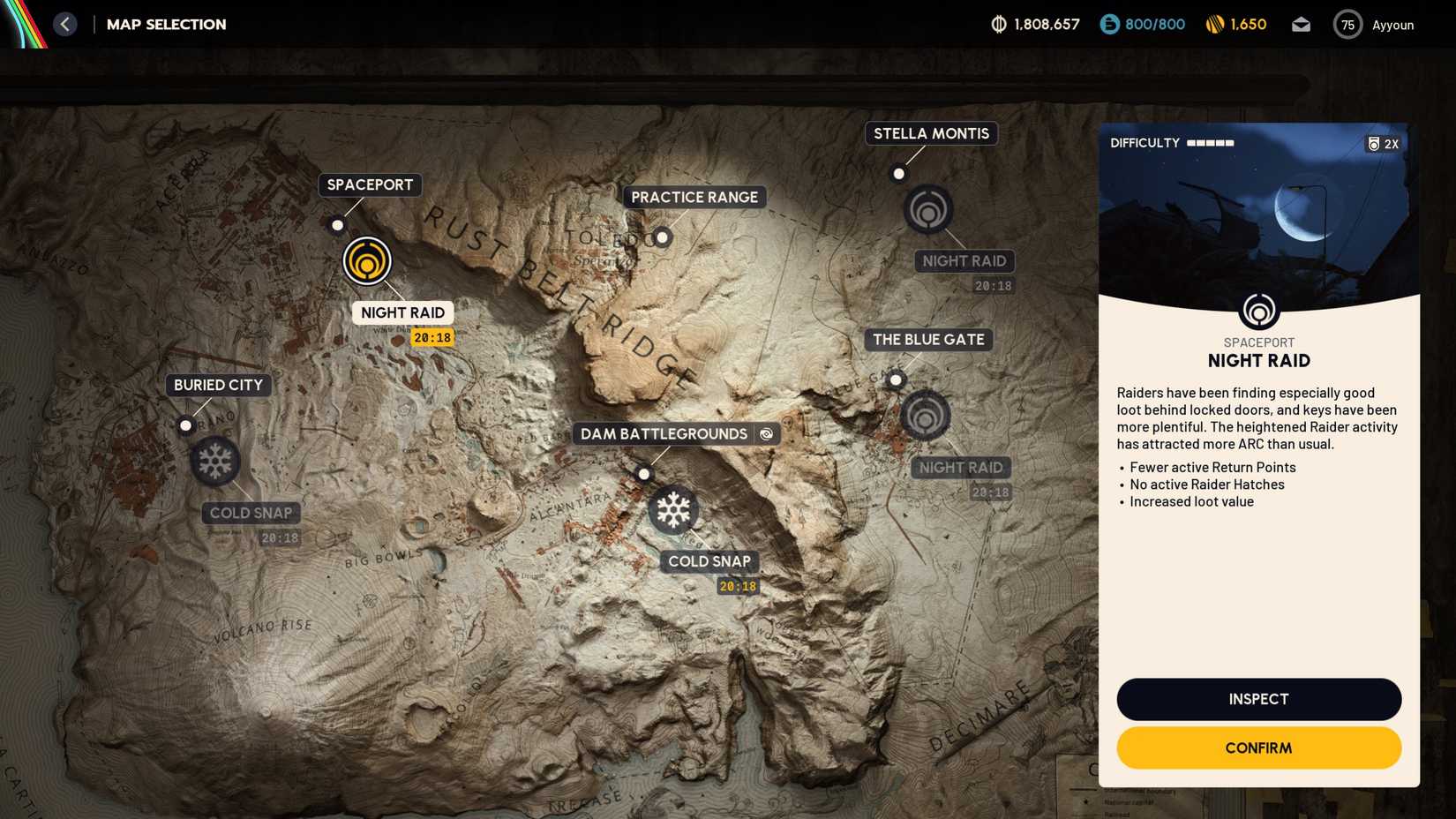Screen dimensions: 1456x819
Task: Click the 2X raid token icon on the card
Action: pos(1382,143)
